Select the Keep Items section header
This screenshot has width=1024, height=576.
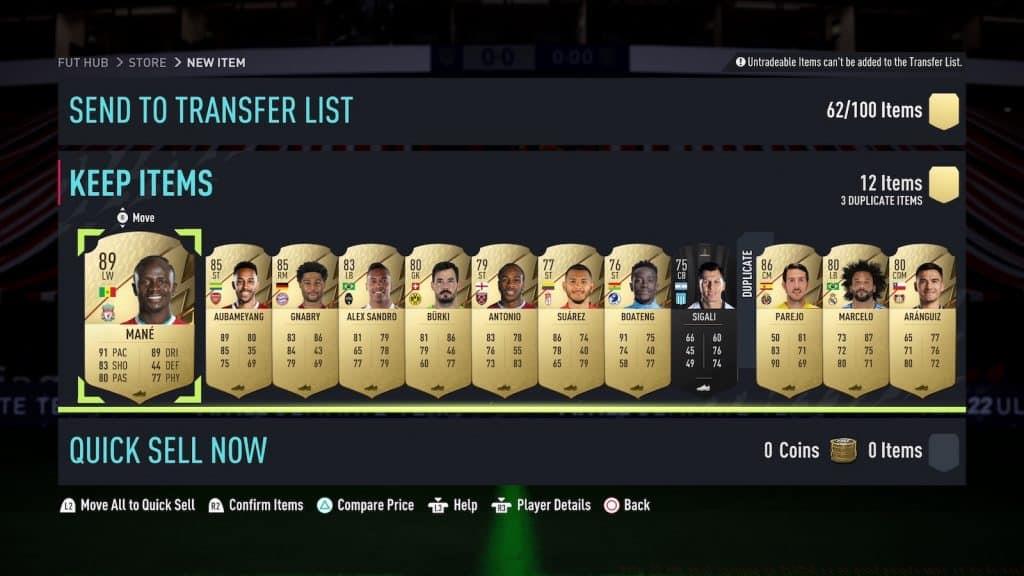[x=141, y=184]
